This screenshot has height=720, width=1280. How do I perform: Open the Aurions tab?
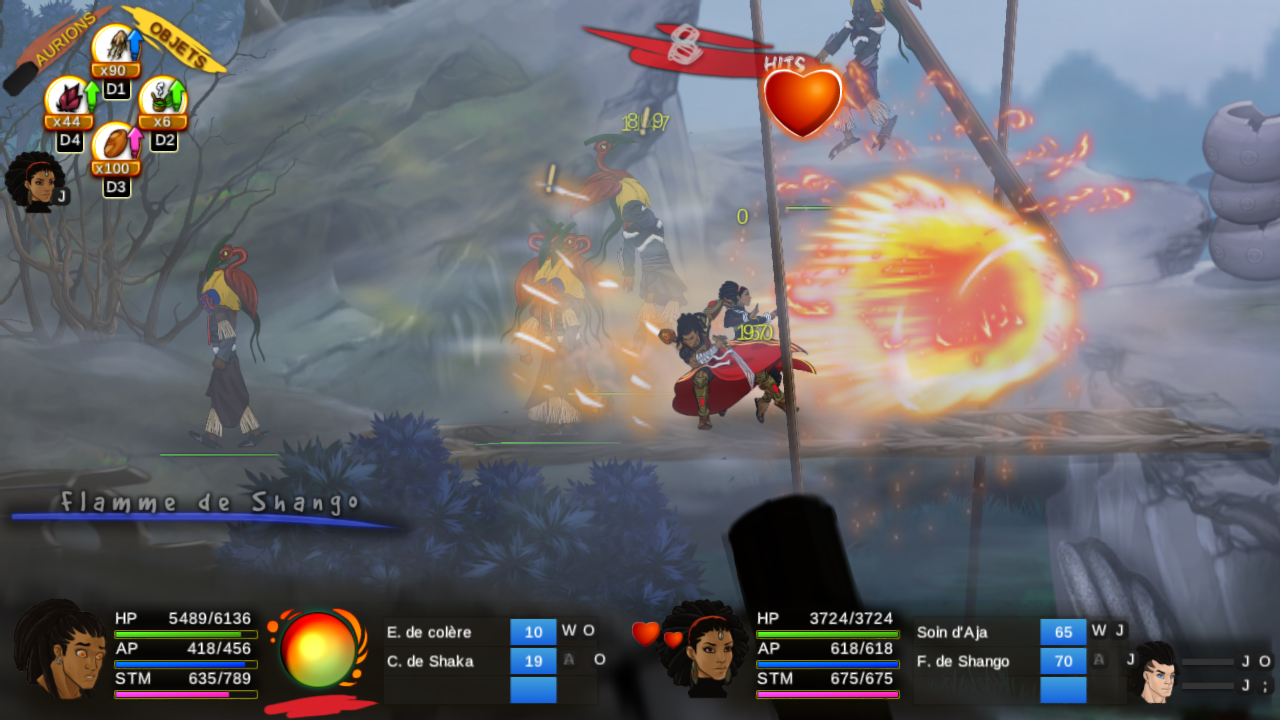[x=62, y=38]
